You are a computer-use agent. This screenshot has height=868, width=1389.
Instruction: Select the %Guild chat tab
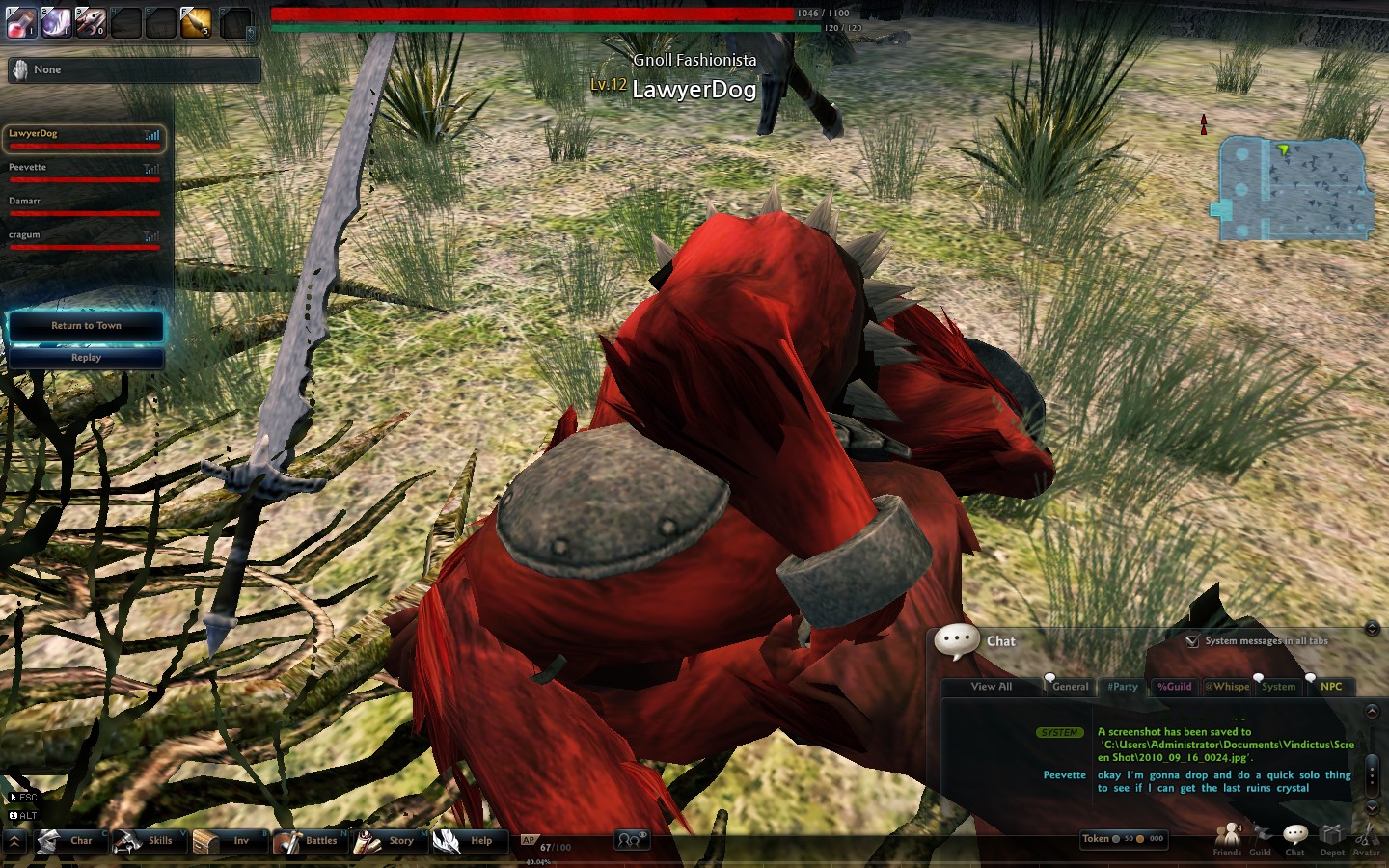click(x=1174, y=687)
